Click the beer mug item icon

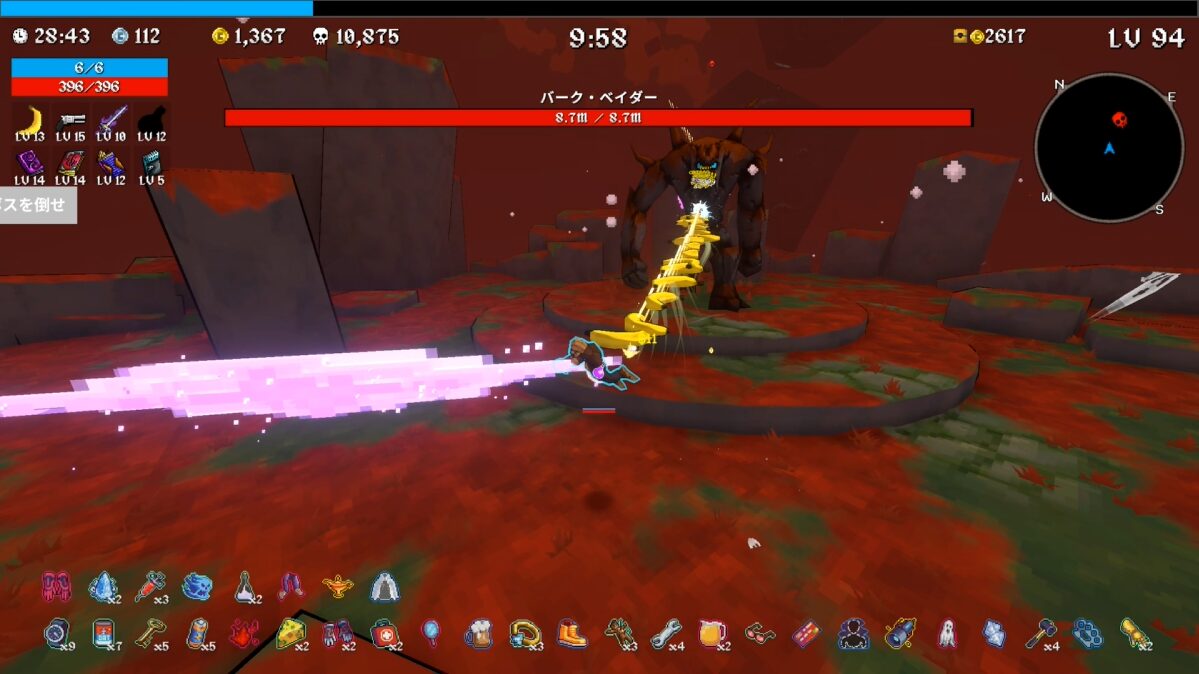479,634
